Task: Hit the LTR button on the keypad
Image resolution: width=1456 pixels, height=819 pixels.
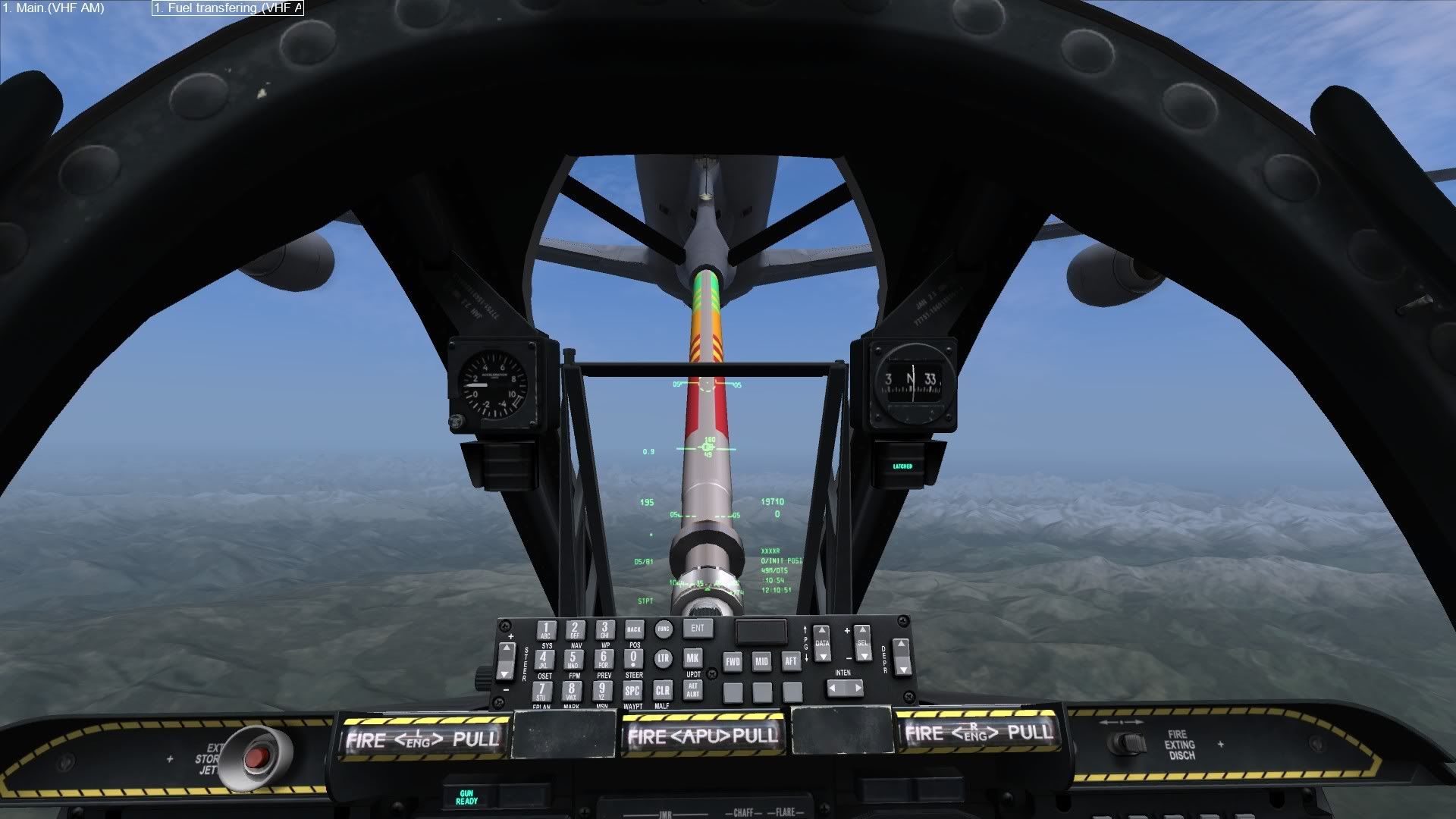Action: pos(664,658)
